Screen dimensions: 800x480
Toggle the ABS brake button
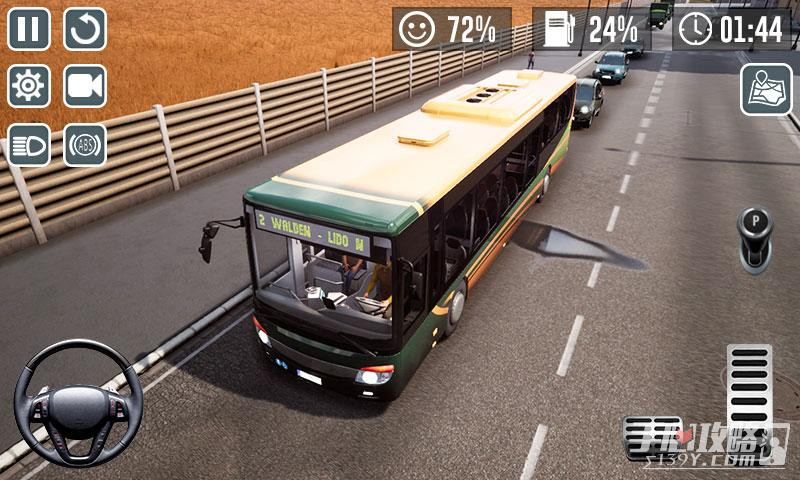(85, 144)
